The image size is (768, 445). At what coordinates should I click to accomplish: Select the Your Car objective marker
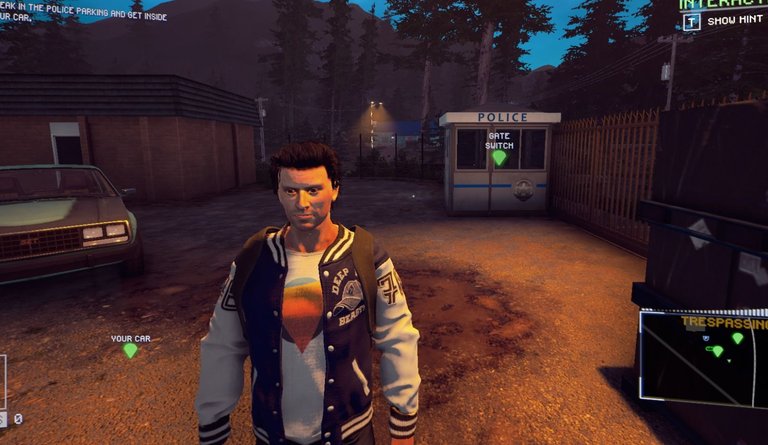(130, 350)
